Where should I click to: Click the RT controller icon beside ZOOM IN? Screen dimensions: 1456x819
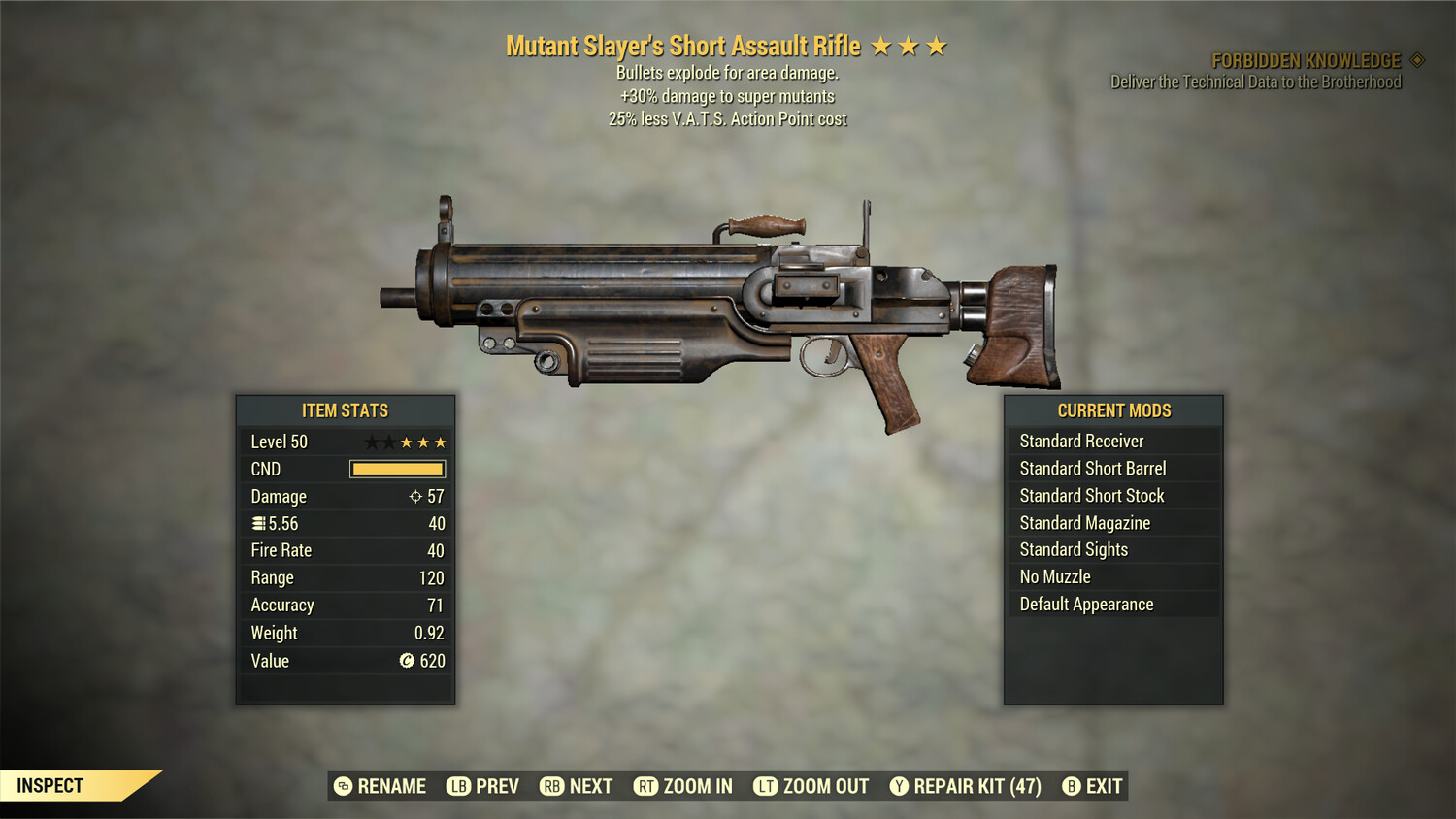point(645,786)
